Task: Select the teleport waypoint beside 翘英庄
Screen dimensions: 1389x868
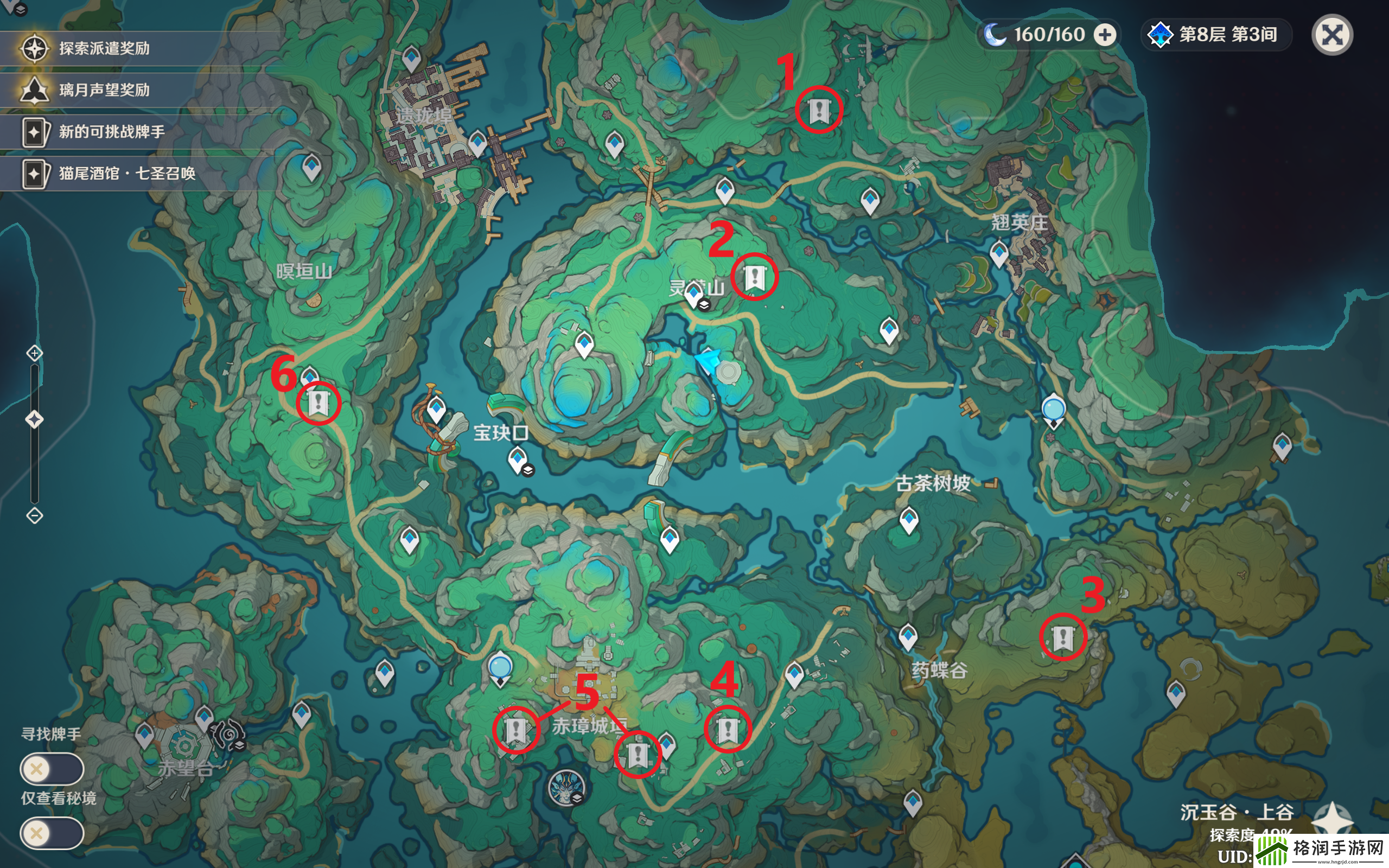Action: pos(999,253)
